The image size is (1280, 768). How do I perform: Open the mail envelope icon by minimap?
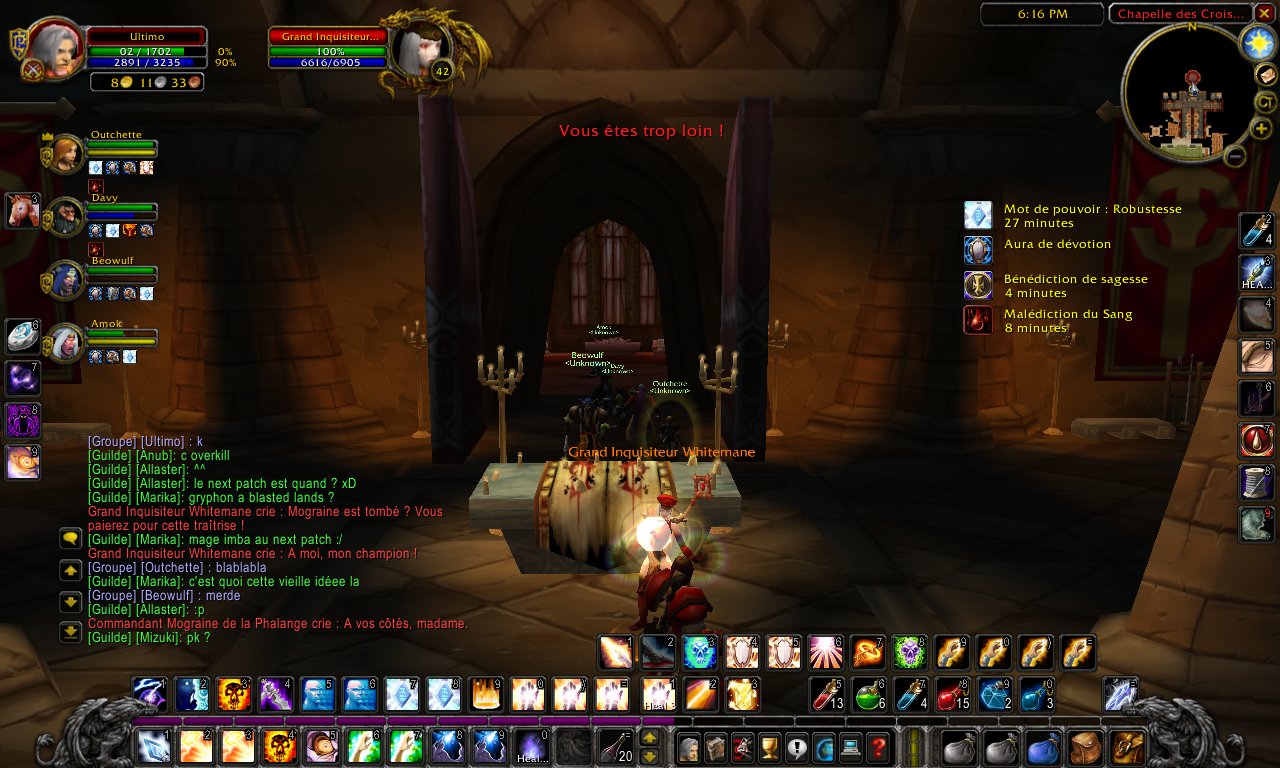(x=1266, y=75)
